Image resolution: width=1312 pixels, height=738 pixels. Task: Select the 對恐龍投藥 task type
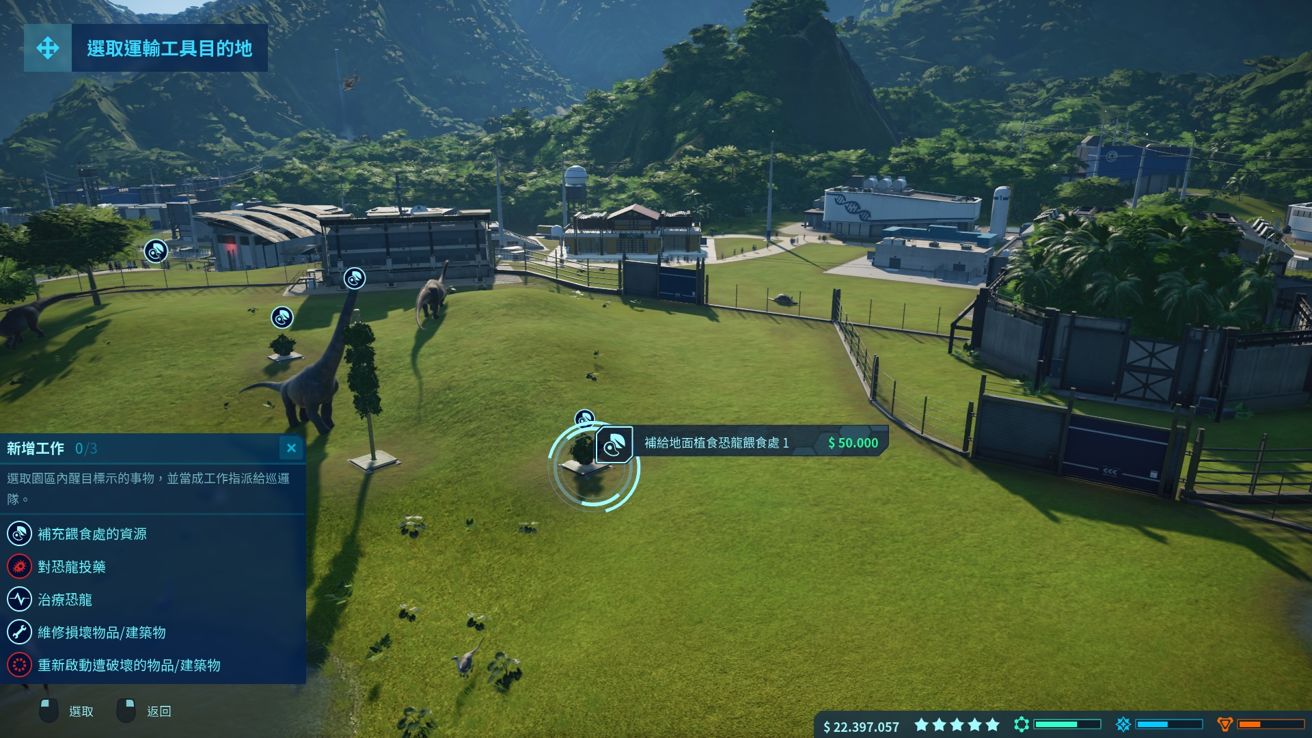pyautogui.click(x=72, y=567)
